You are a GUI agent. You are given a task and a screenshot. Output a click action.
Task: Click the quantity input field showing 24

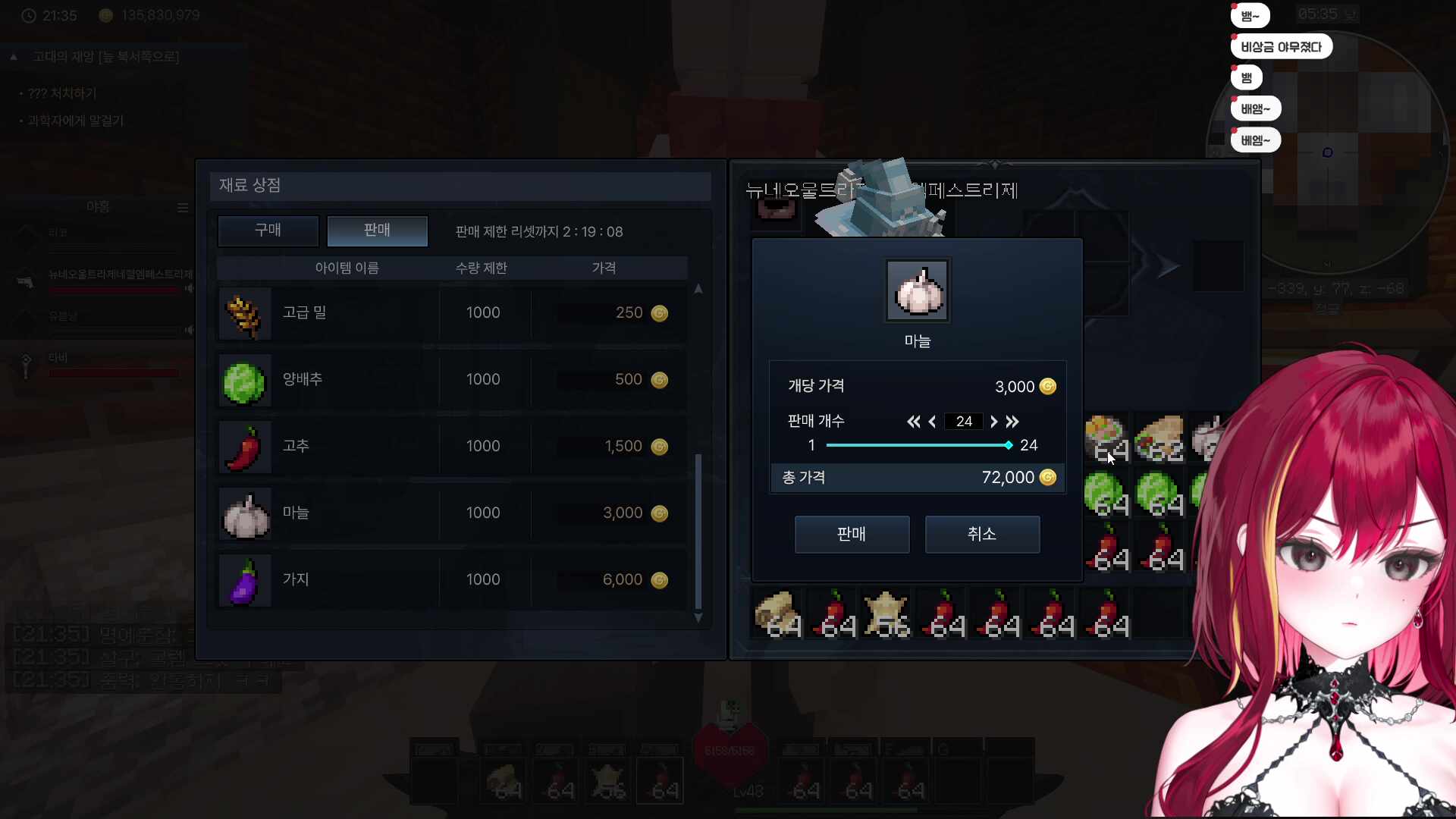(x=963, y=422)
